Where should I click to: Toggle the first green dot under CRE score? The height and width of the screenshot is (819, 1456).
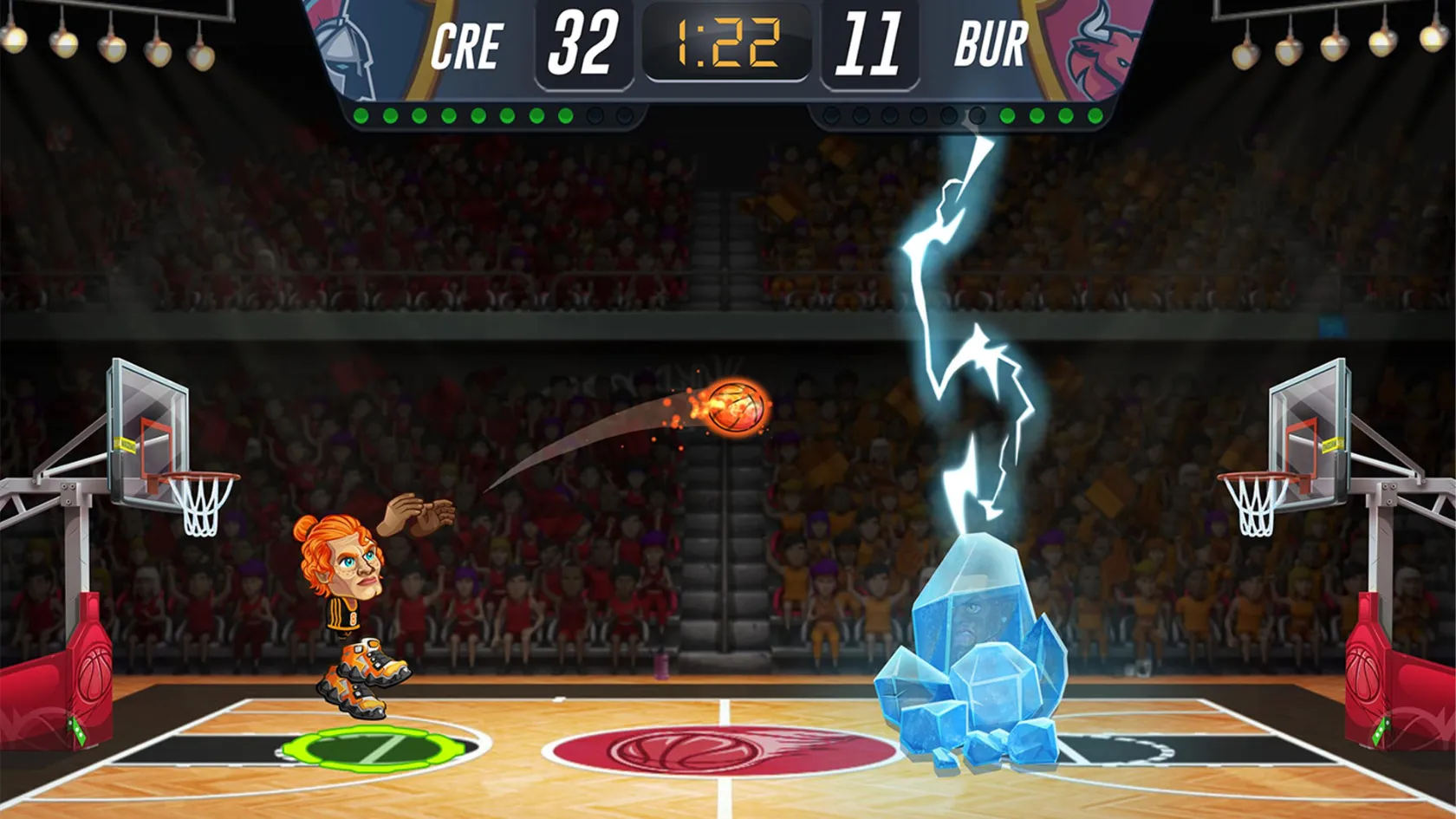click(x=361, y=114)
